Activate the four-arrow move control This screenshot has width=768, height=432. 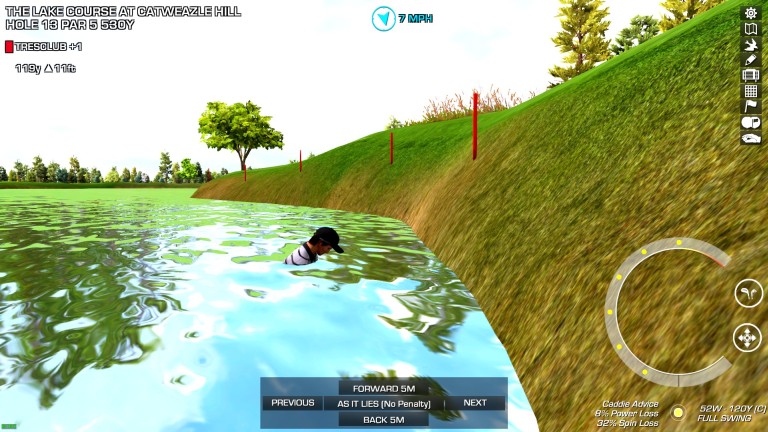click(x=747, y=338)
